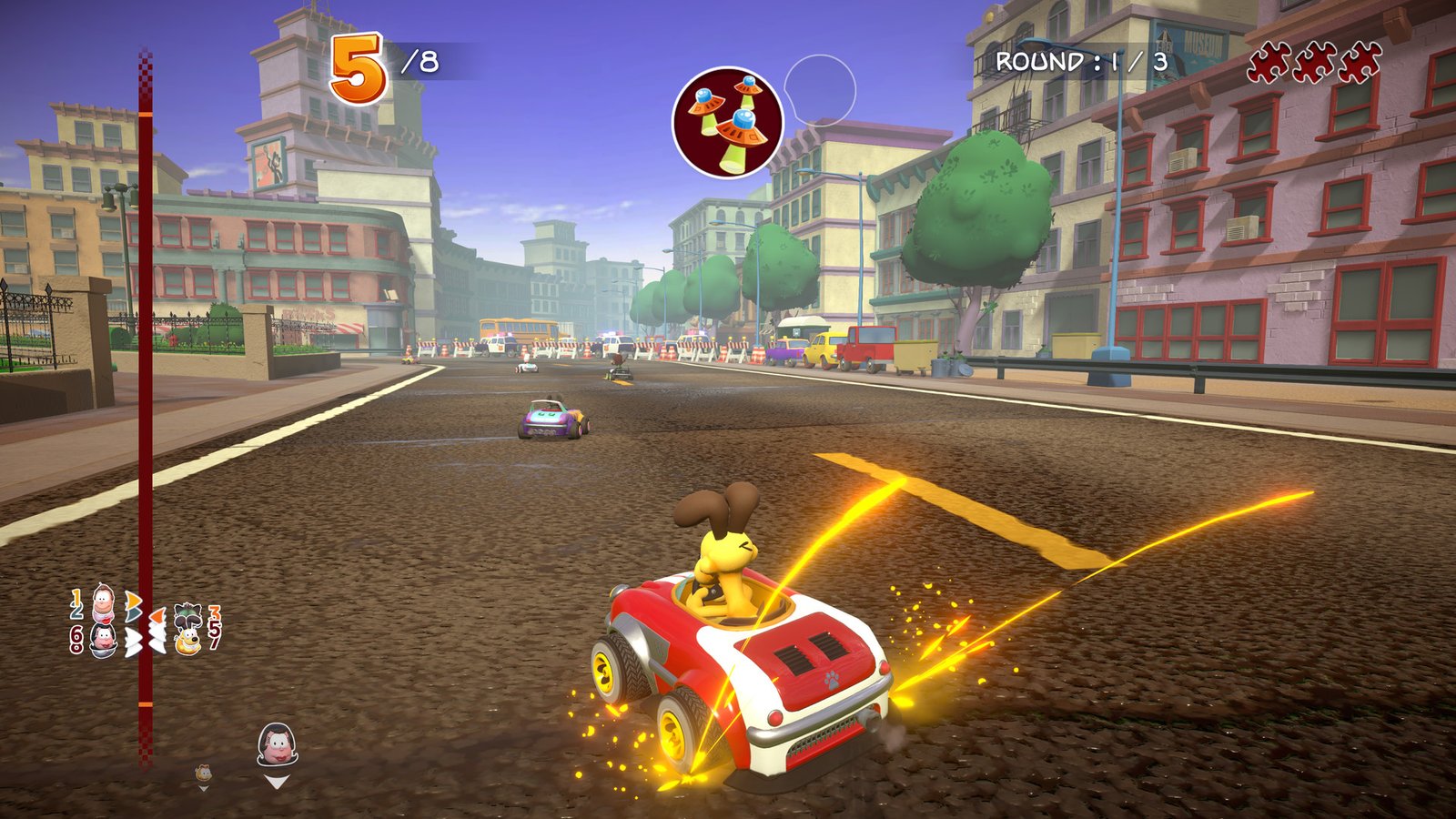Select Liz's racer portrait in the standings

click(104, 639)
